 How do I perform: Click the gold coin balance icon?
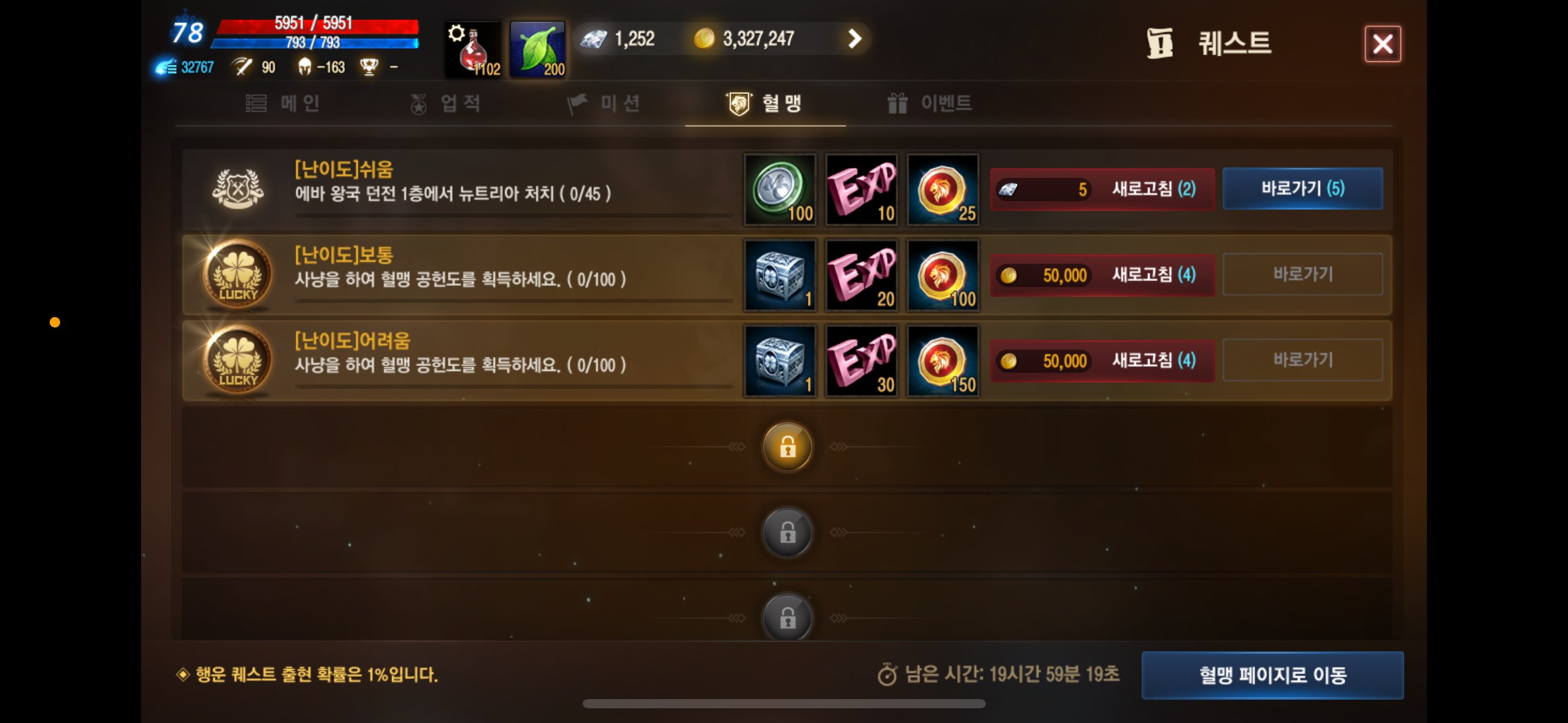click(707, 38)
